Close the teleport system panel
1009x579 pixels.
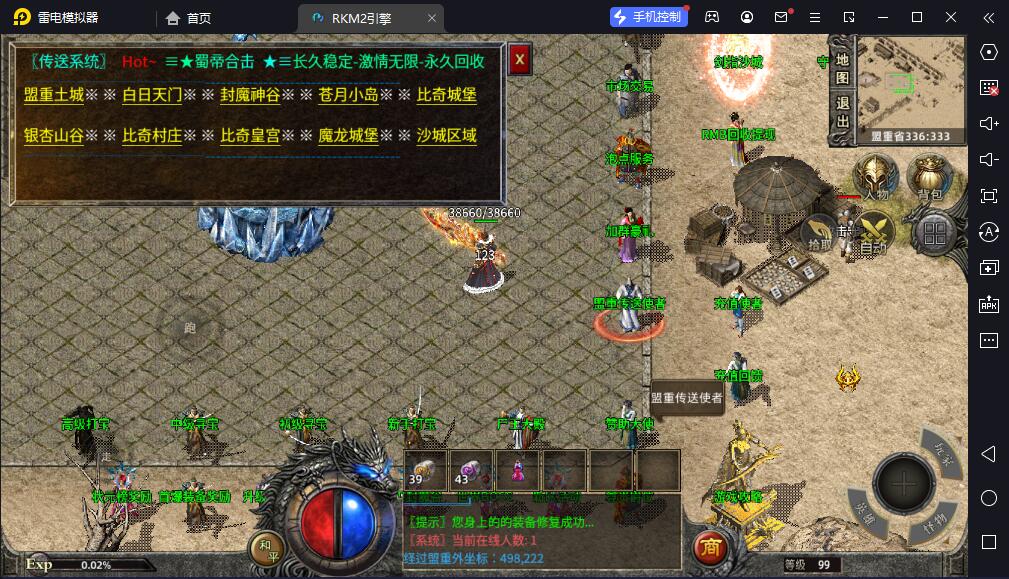pyautogui.click(x=518, y=60)
